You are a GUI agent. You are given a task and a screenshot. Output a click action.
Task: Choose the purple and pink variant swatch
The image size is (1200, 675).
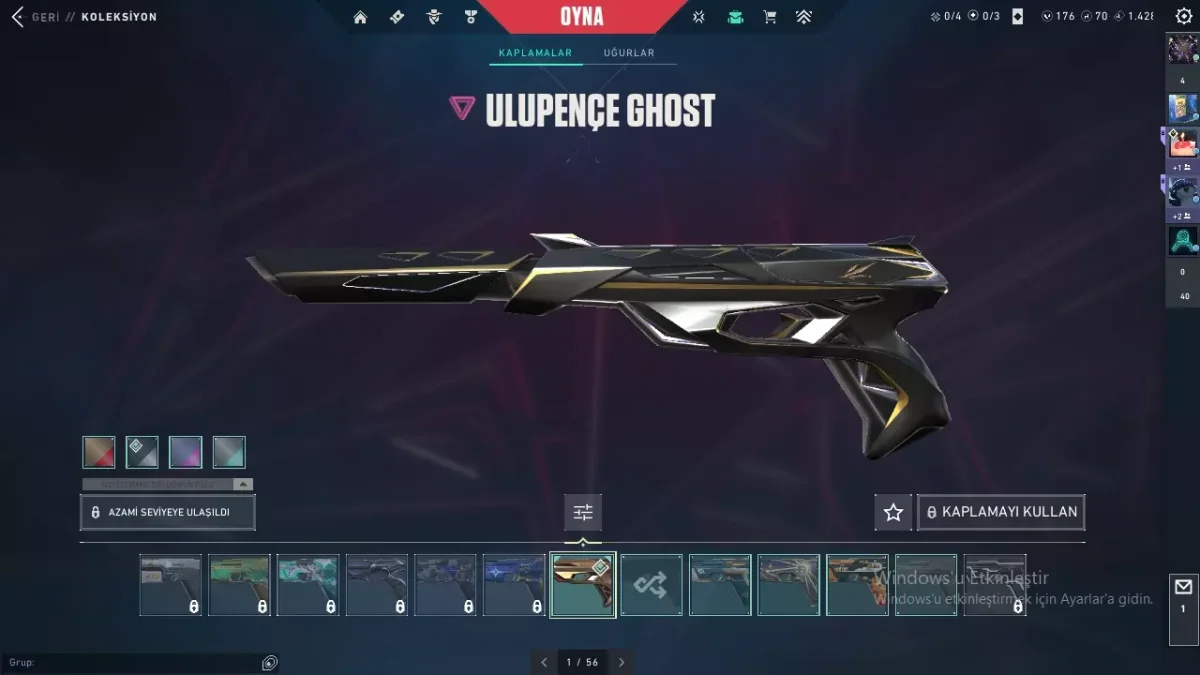pyautogui.click(x=186, y=452)
